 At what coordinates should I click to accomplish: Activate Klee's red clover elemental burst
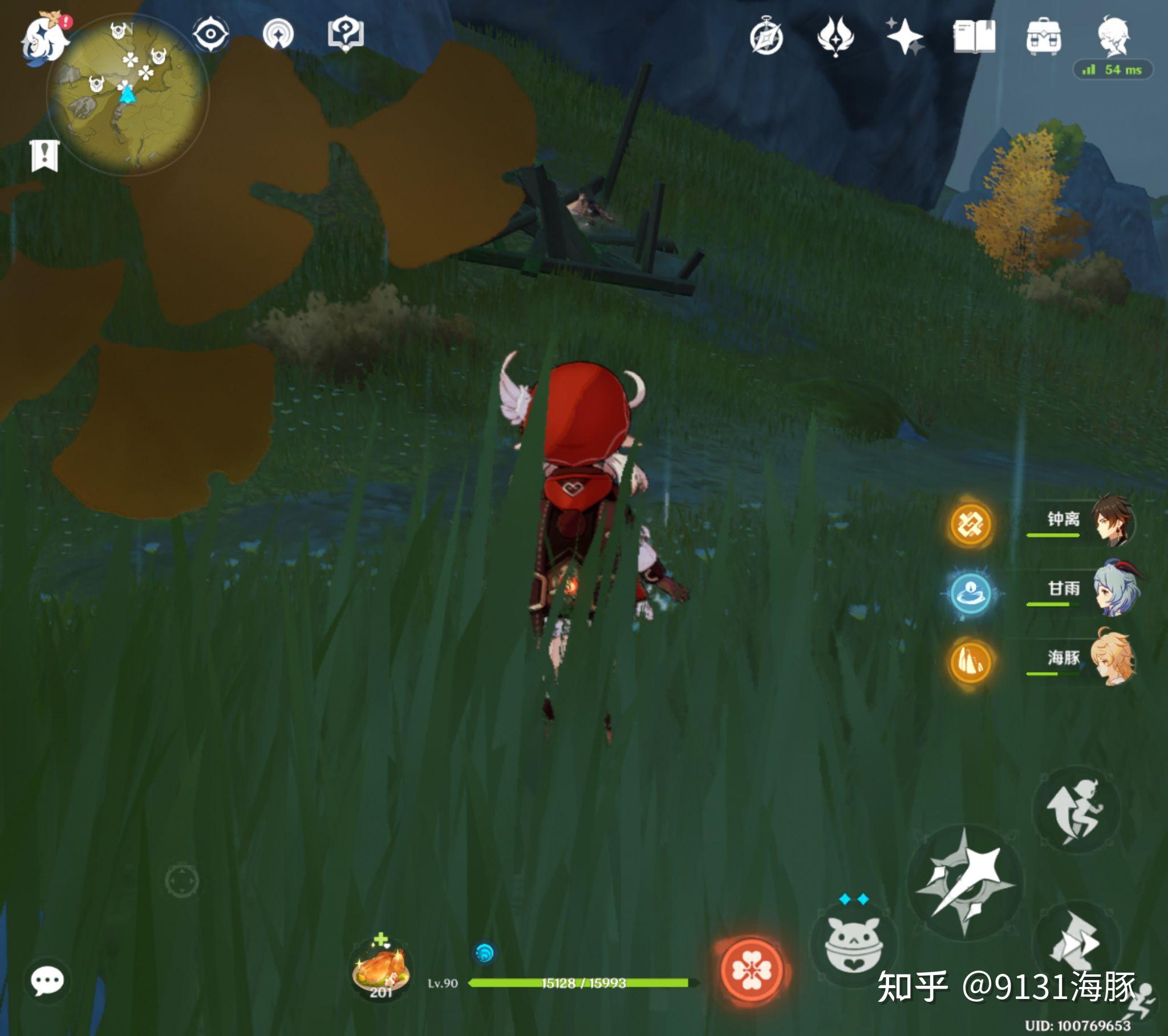point(752,970)
